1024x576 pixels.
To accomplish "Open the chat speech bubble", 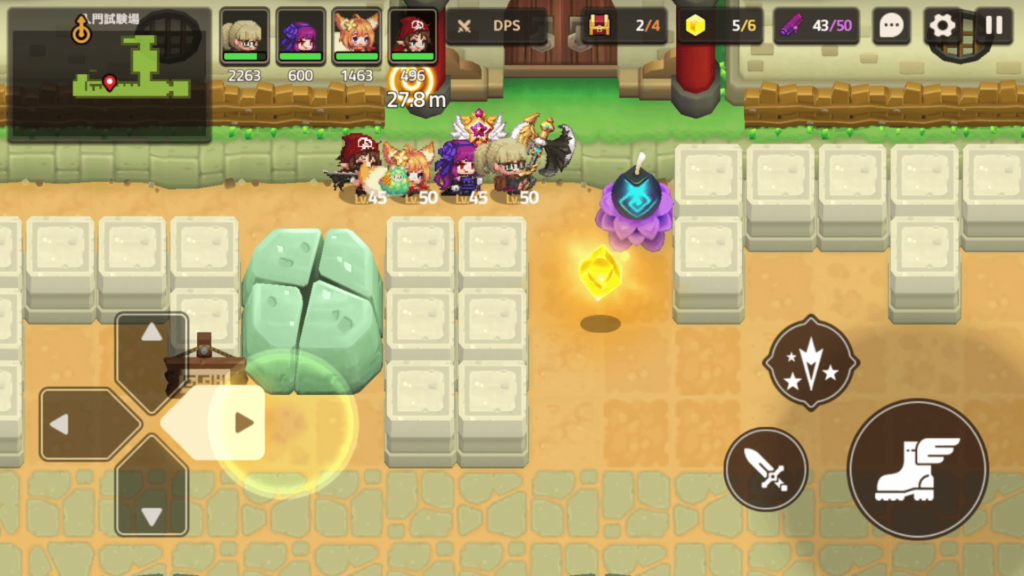I will click(890, 26).
